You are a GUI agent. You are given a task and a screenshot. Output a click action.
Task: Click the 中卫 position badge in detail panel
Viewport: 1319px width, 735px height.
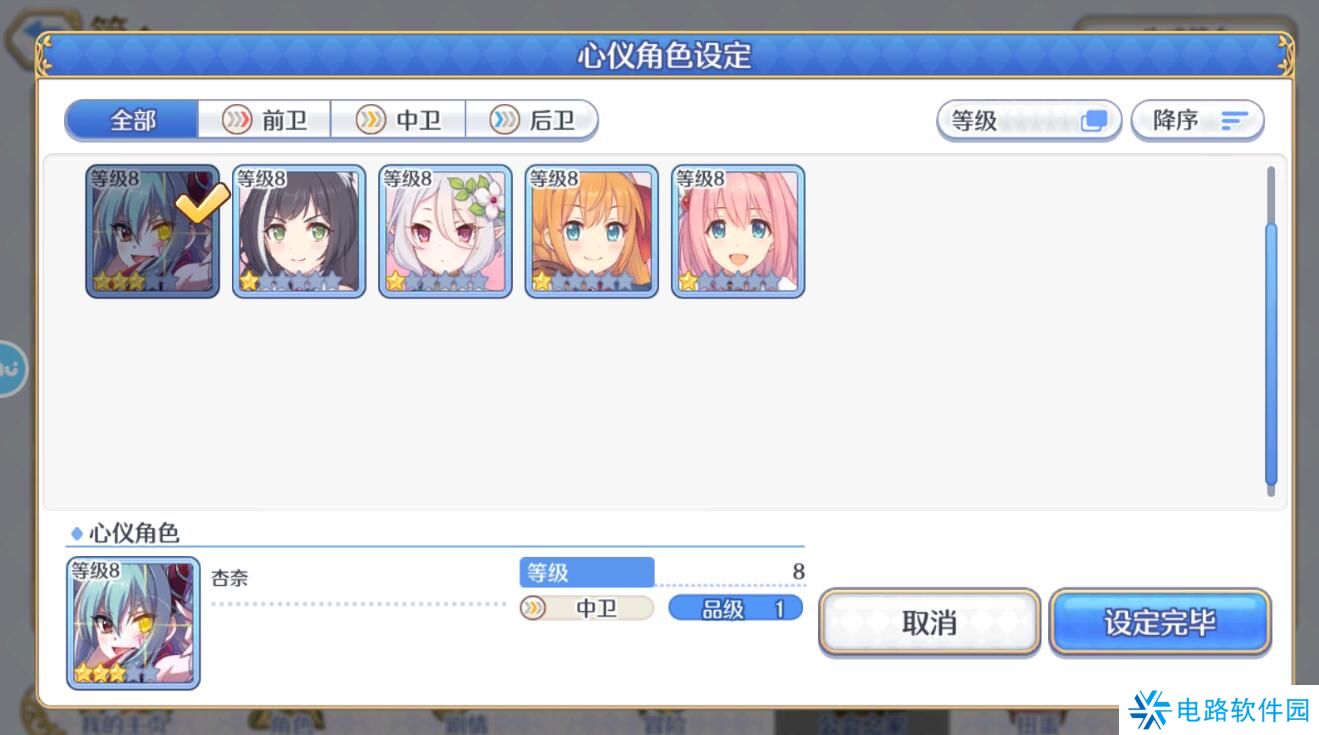pyautogui.click(x=585, y=607)
